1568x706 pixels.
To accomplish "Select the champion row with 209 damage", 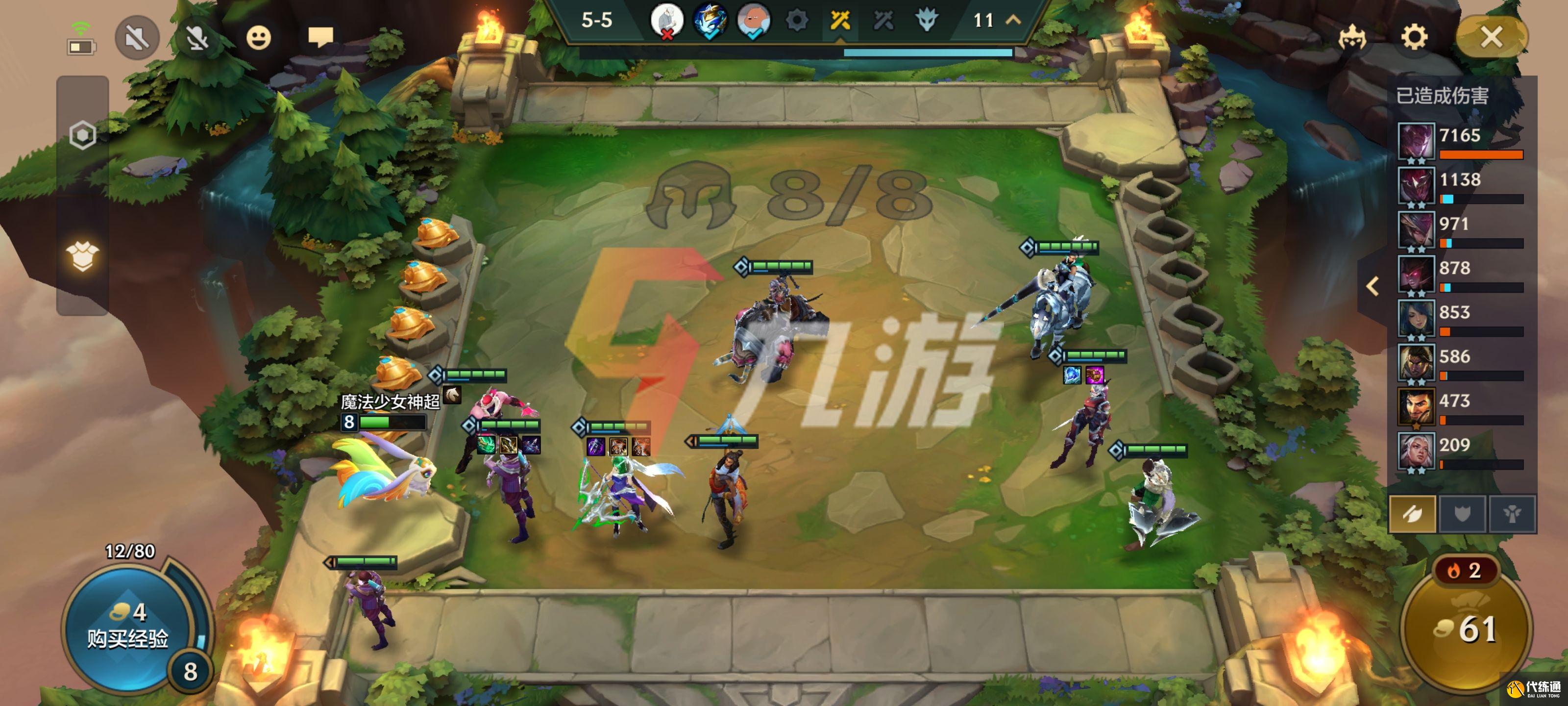I will (1461, 452).
